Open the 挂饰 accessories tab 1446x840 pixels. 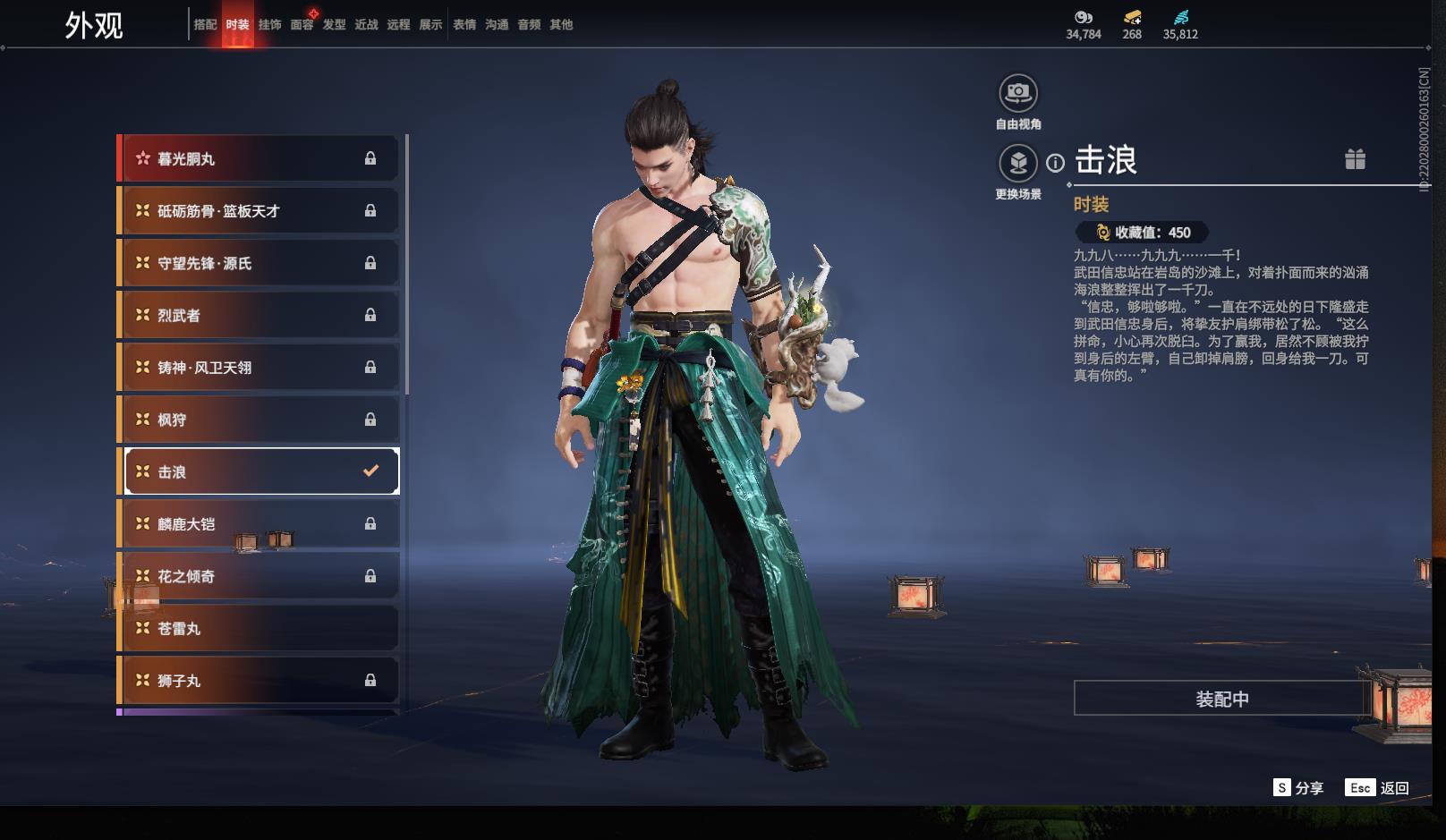pos(269,25)
